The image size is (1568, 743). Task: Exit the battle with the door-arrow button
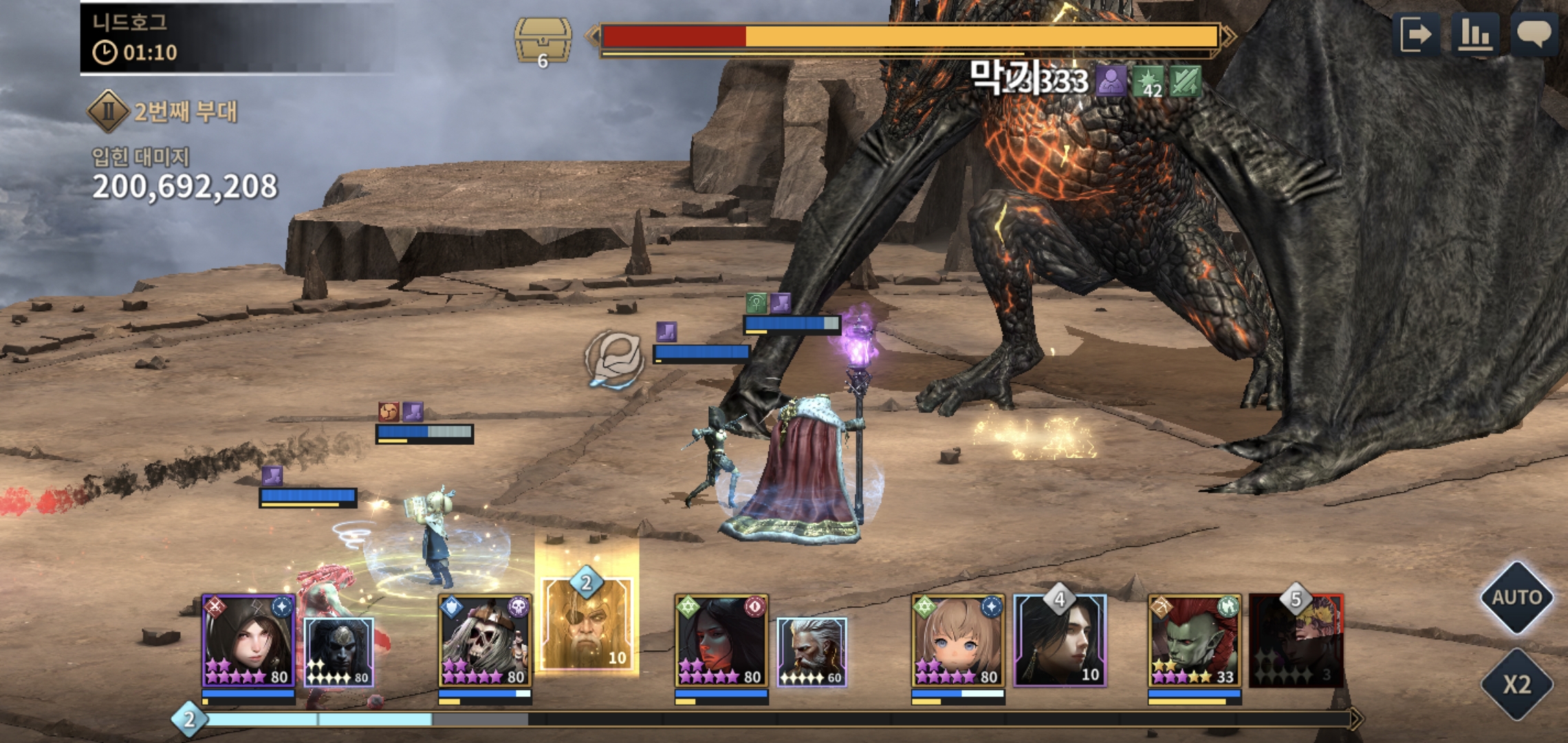tap(1416, 34)
